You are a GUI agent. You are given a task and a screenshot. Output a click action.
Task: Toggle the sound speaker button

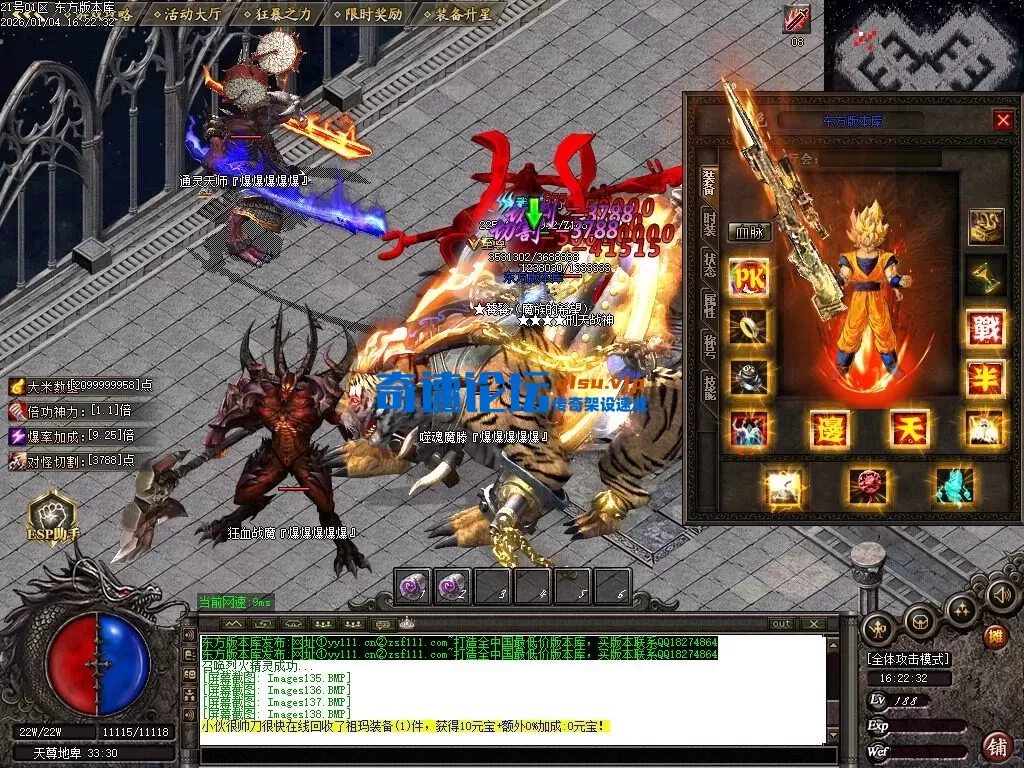(1001, 595)
